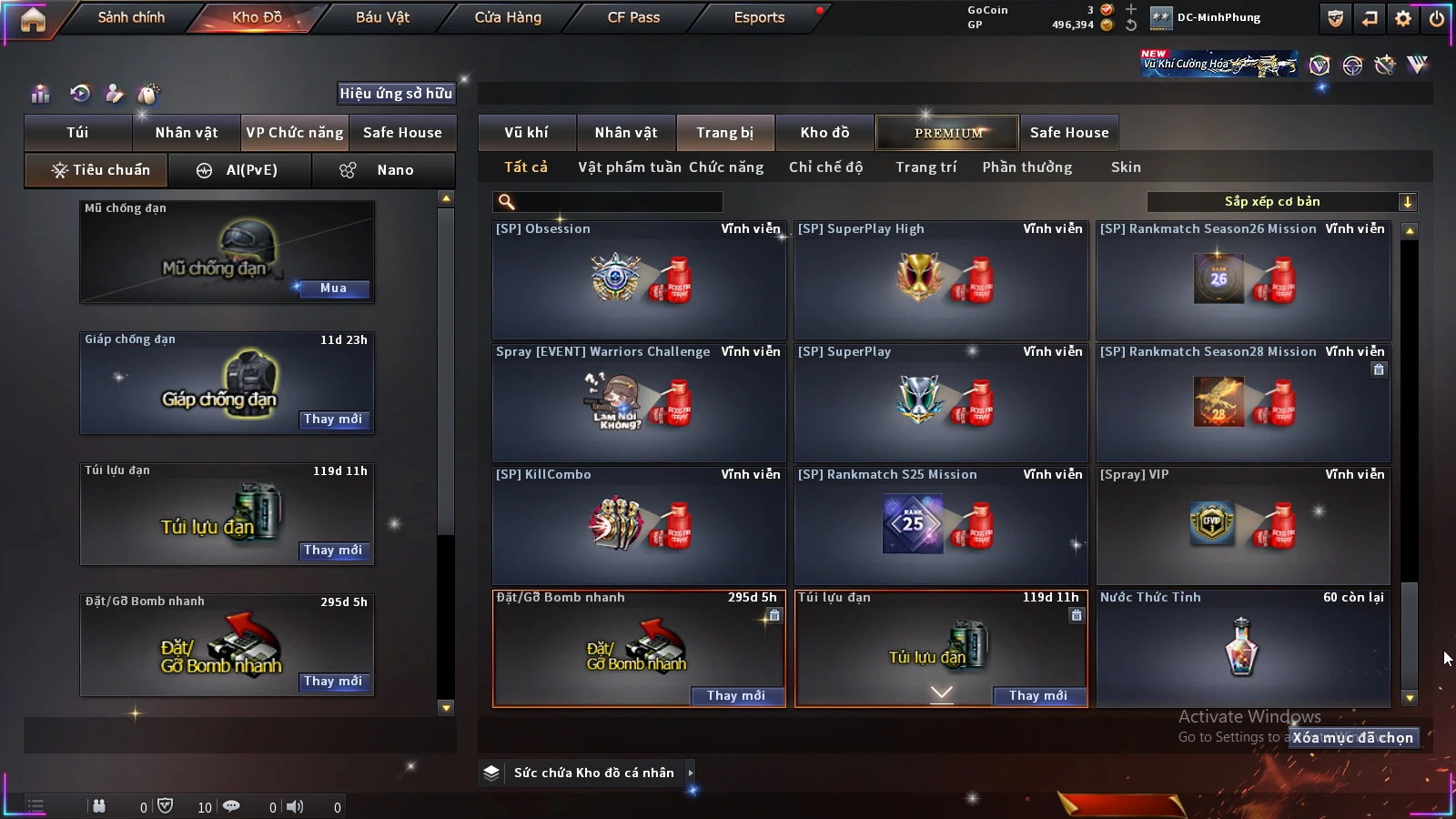Show the Skin category

click(1126, 167)
